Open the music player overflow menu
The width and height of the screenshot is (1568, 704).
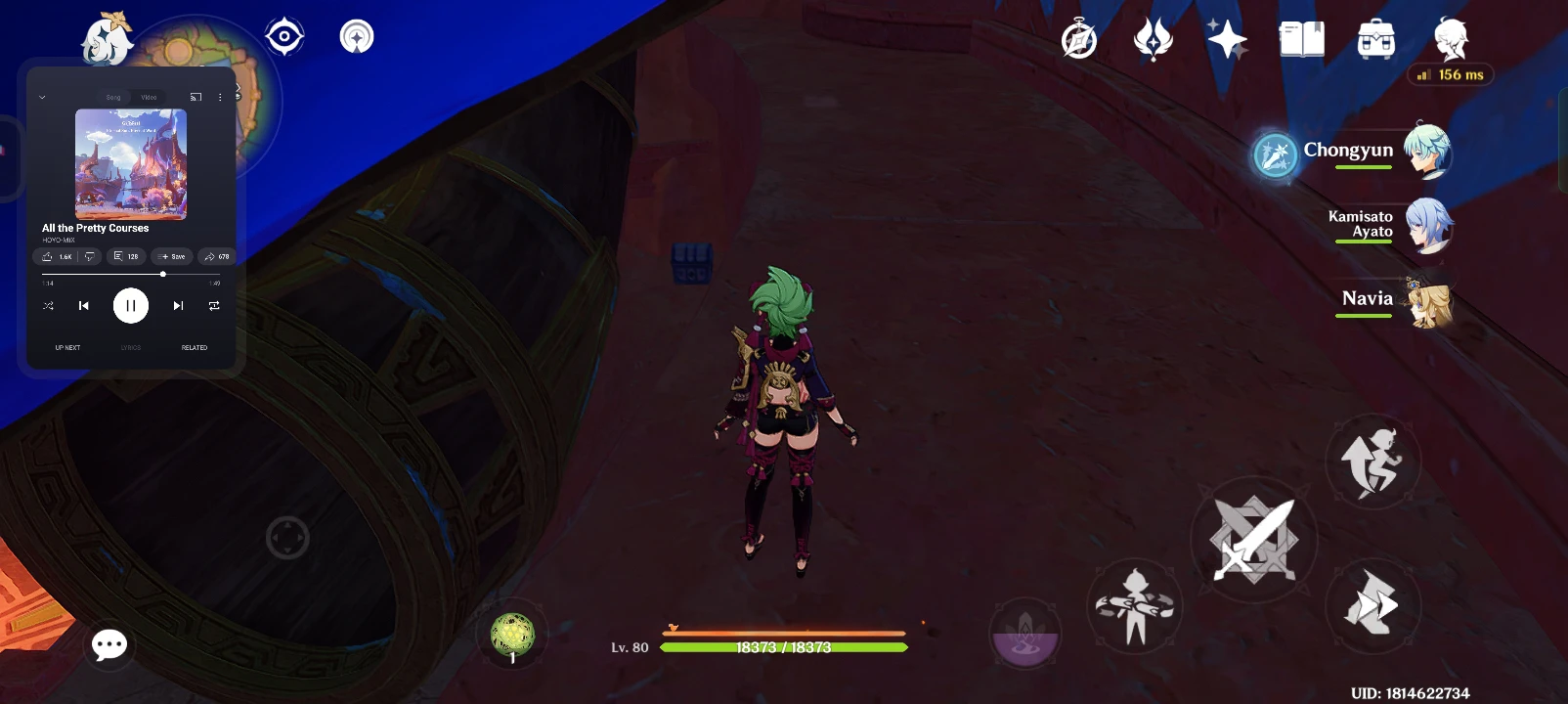[x=219, y=97]
